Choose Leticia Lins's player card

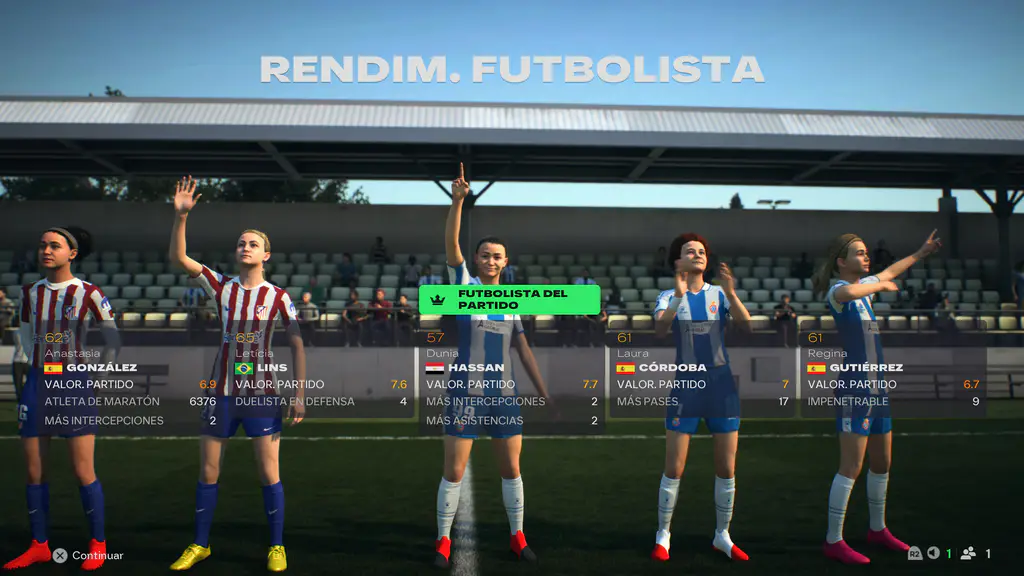320,384
